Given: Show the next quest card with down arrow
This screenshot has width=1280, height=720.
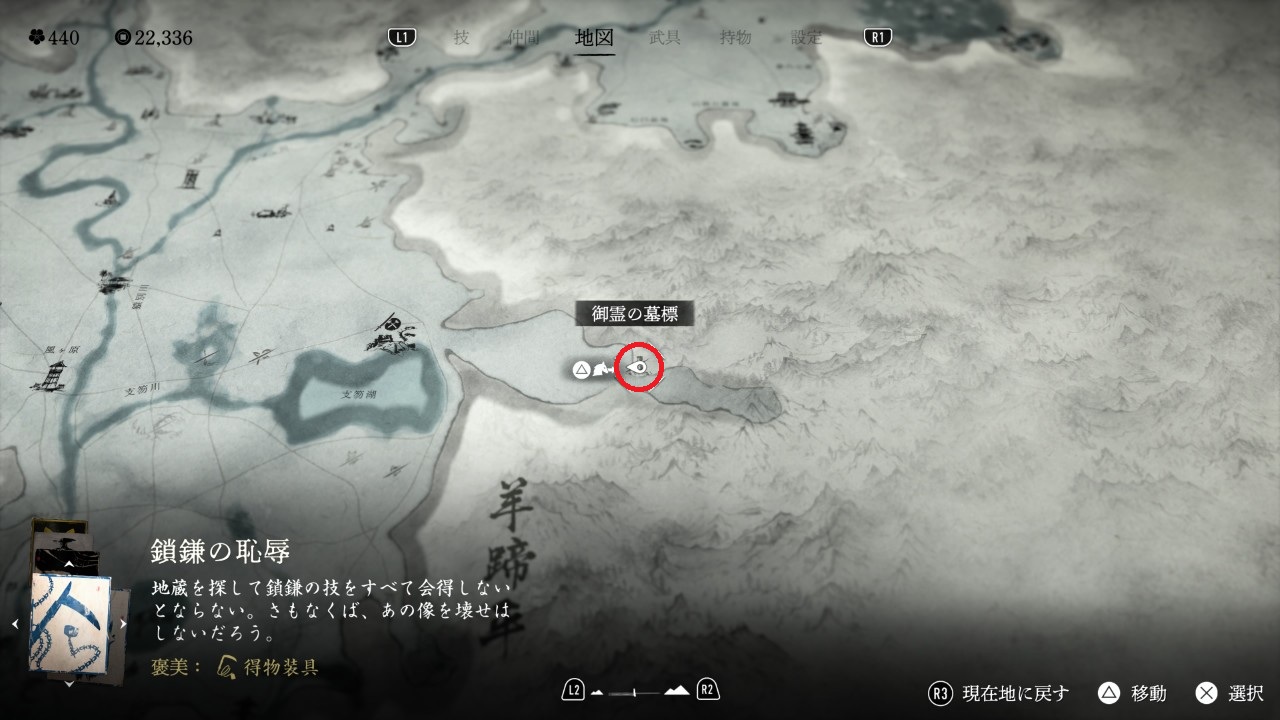Looking at the screenshot, I should 69,684.
